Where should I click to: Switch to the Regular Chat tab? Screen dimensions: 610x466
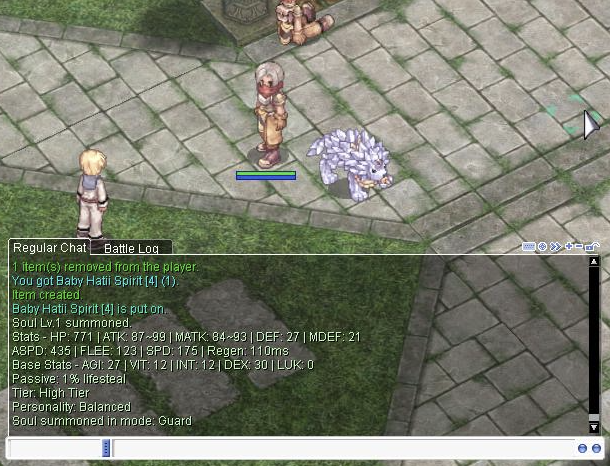[49, 247]
